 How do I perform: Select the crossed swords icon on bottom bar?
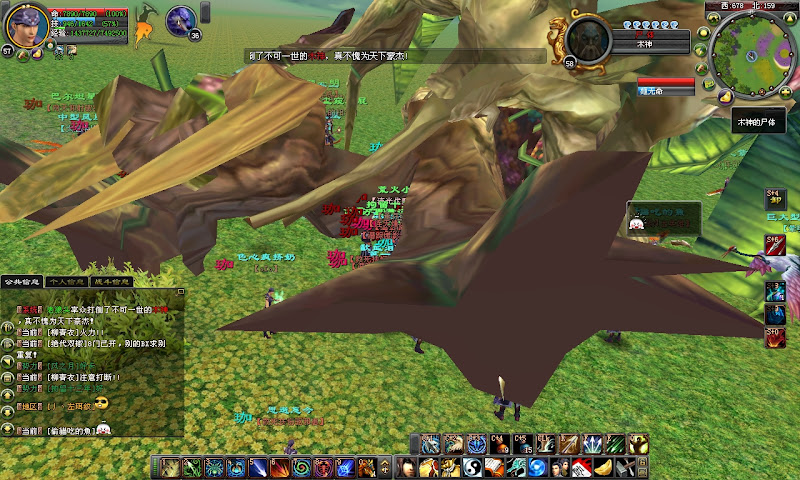pyautogui.click(x=623, y=467)
